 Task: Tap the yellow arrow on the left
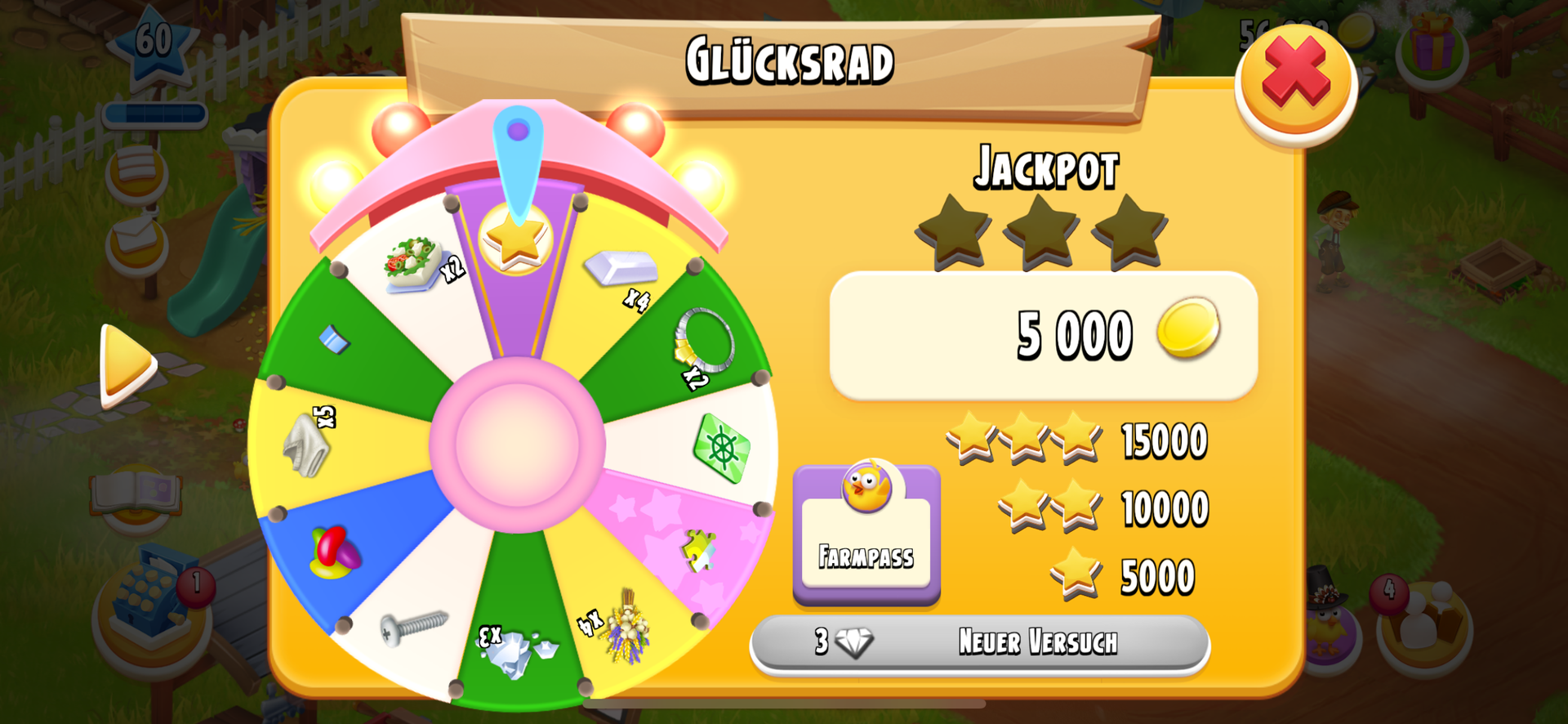(126, 364)
